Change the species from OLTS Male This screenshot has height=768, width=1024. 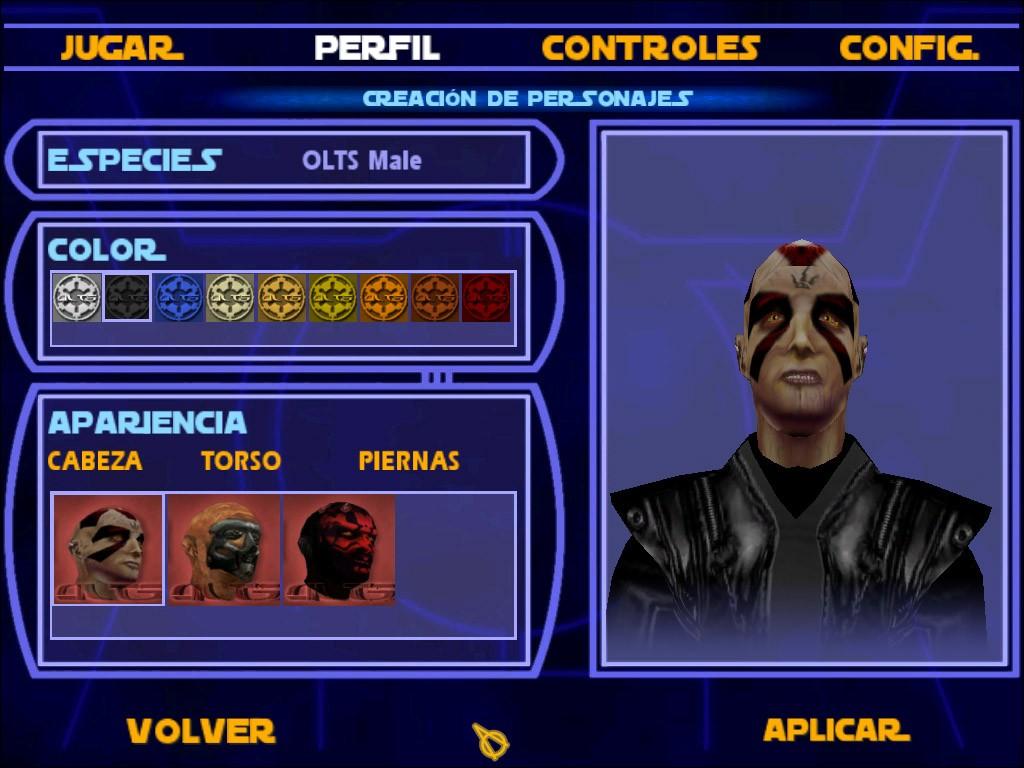(x=361, y=161)
